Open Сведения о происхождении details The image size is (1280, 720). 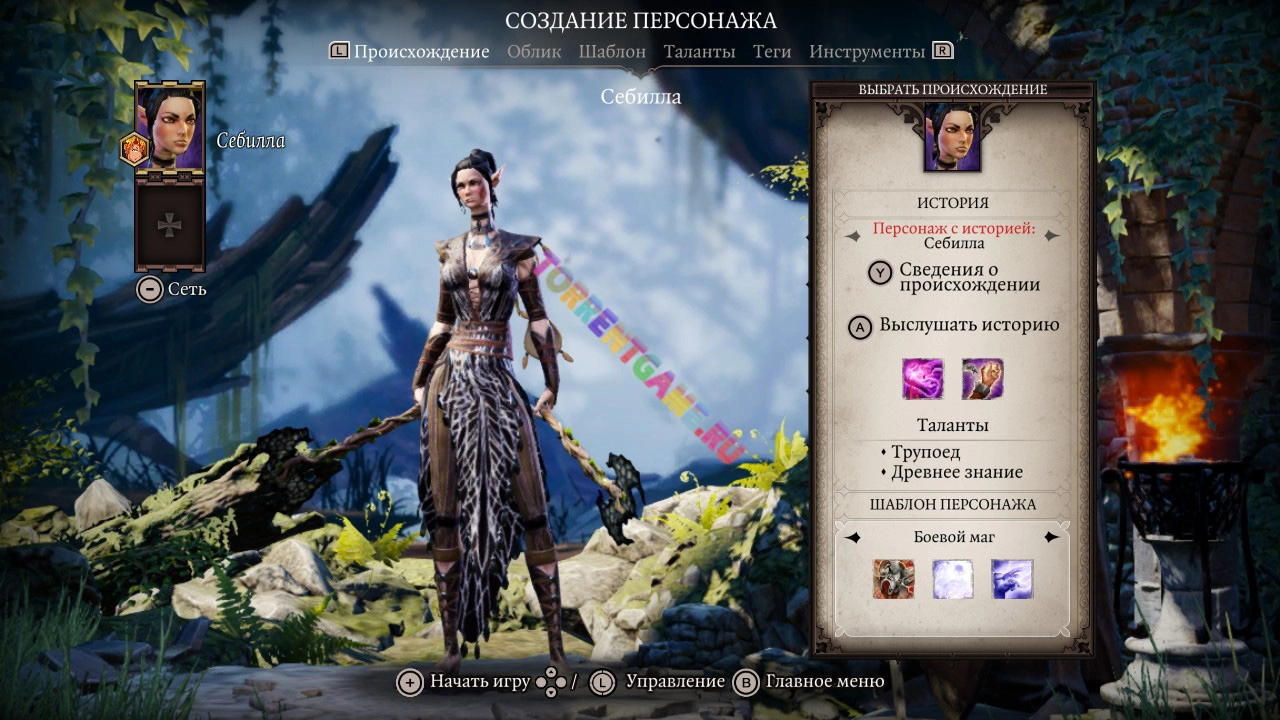point(954,277)
